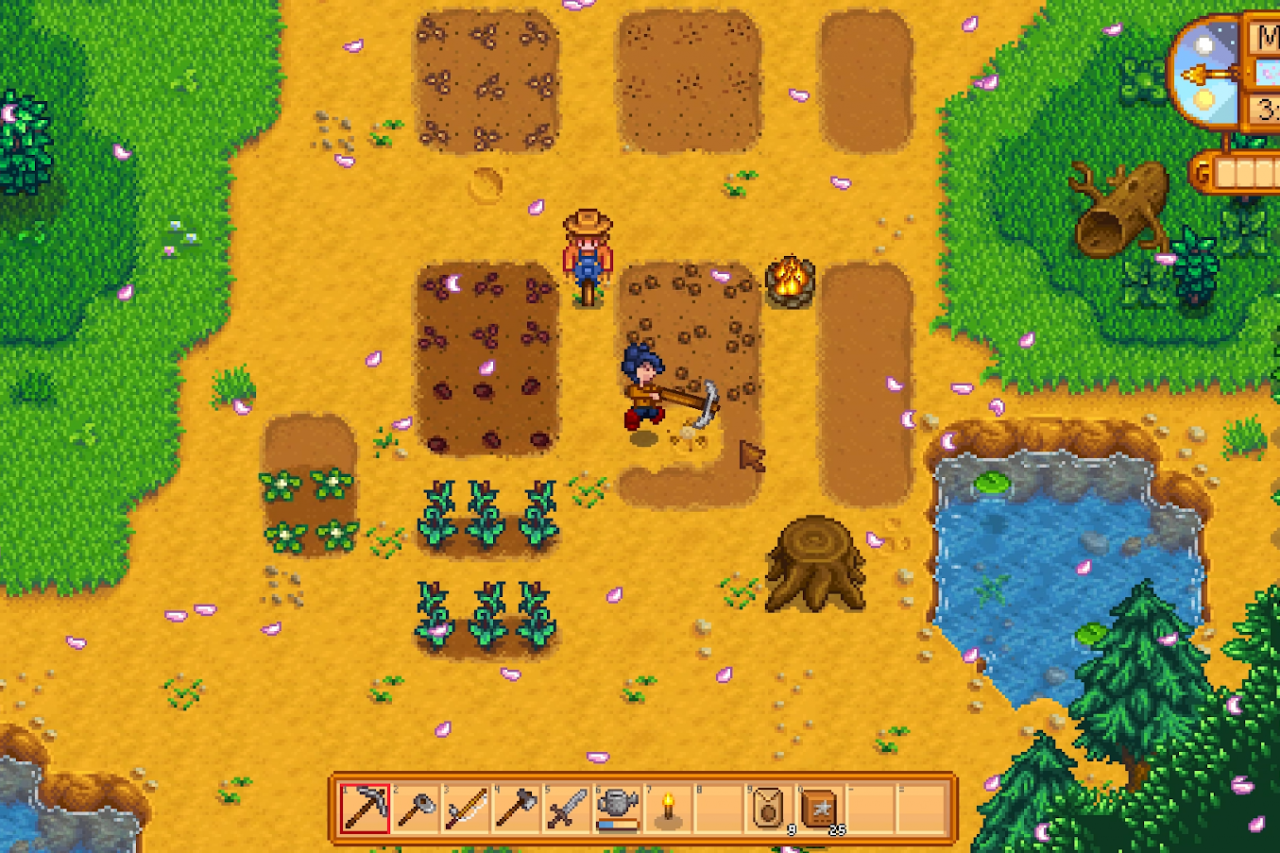This screenshot has height=853, width=1280.
Task: Click the farmer character swinging the pickaxe
Action: click(645, 390)
